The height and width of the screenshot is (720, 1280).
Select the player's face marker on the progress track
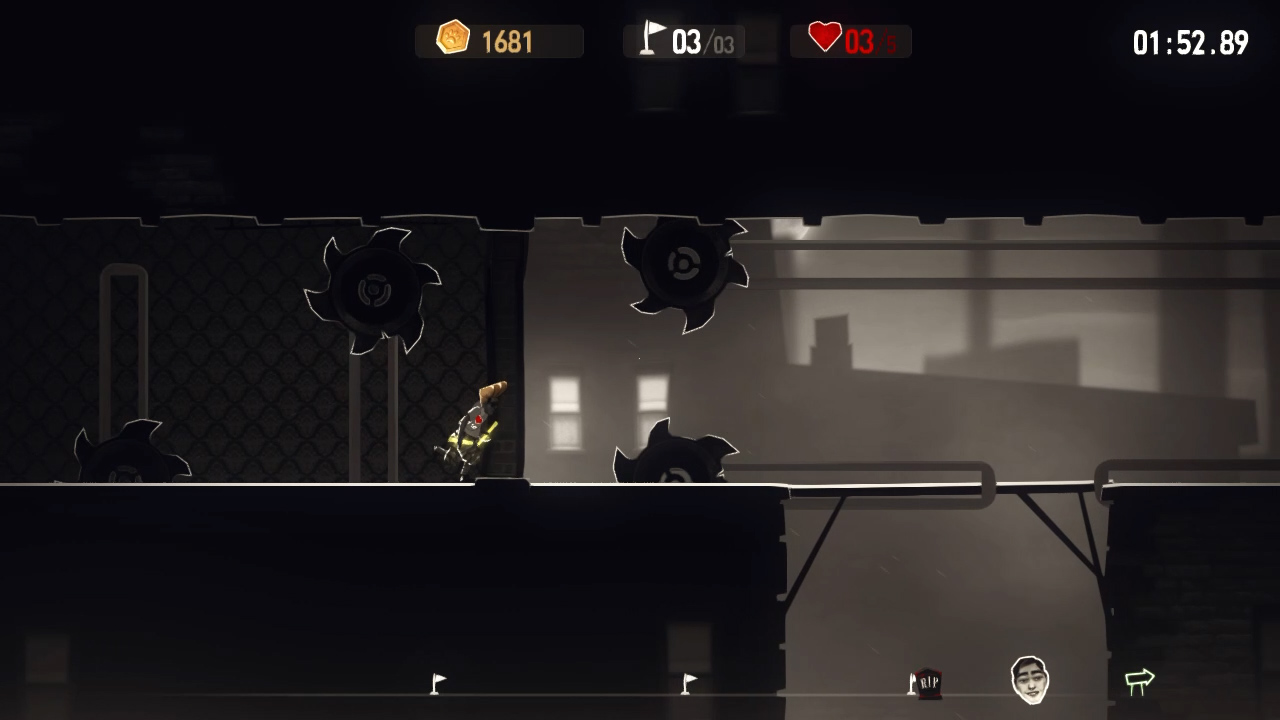[1031, 681]
